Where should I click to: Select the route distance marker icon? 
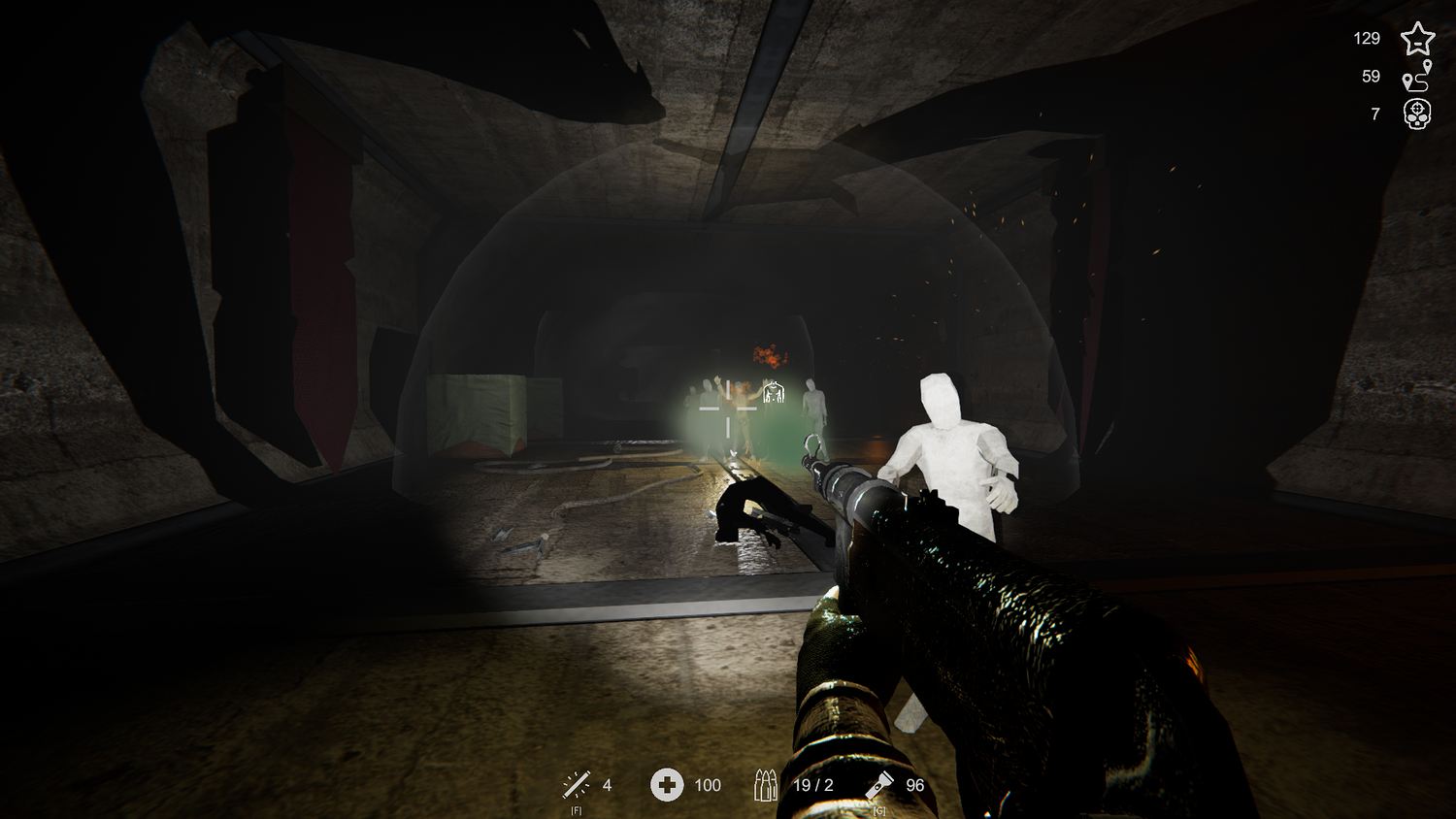point(1417,76)
